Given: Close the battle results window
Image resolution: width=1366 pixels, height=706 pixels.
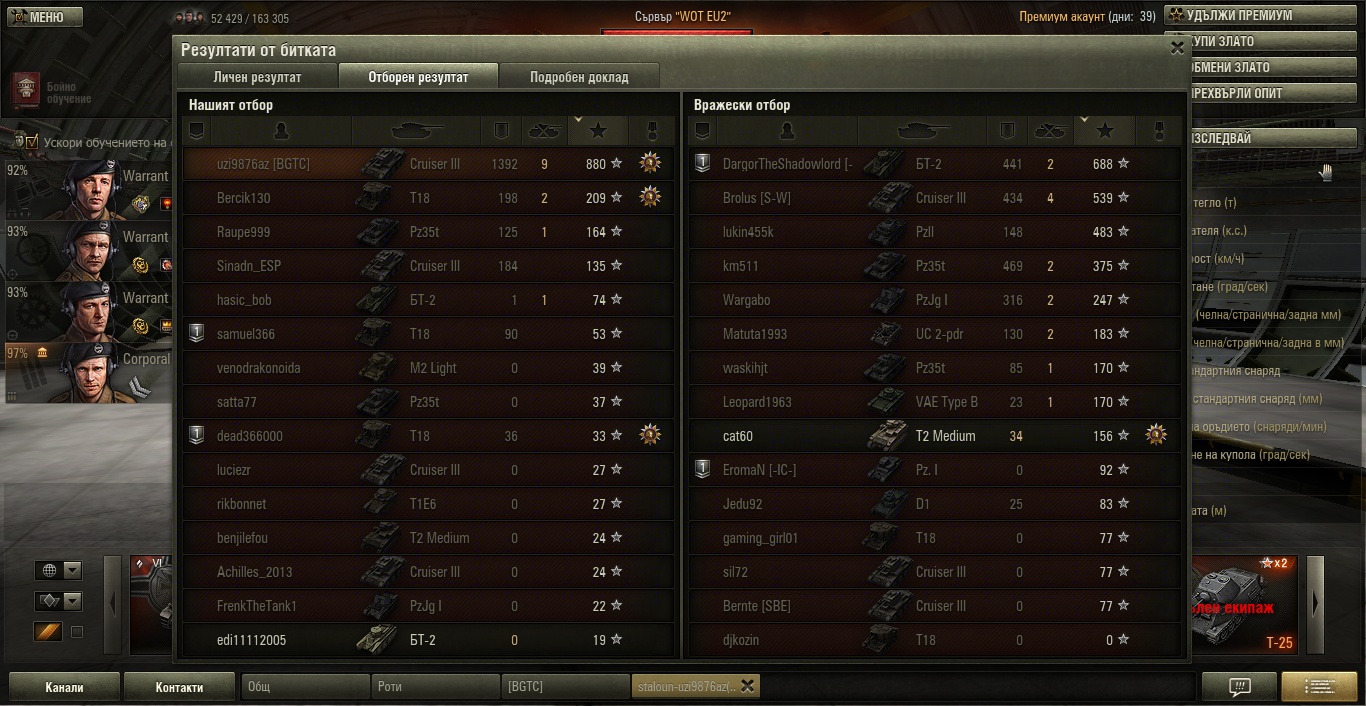Looking at the screenshot, I should tap(1176, 47).
